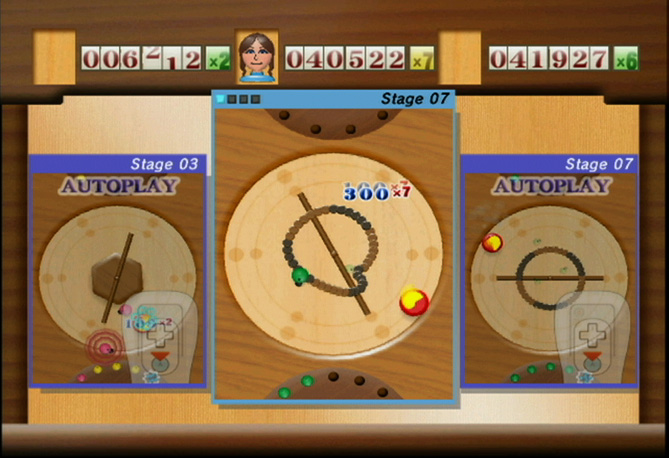
Task: Click the Mii player portrait
Action: (x=257, y=57)
